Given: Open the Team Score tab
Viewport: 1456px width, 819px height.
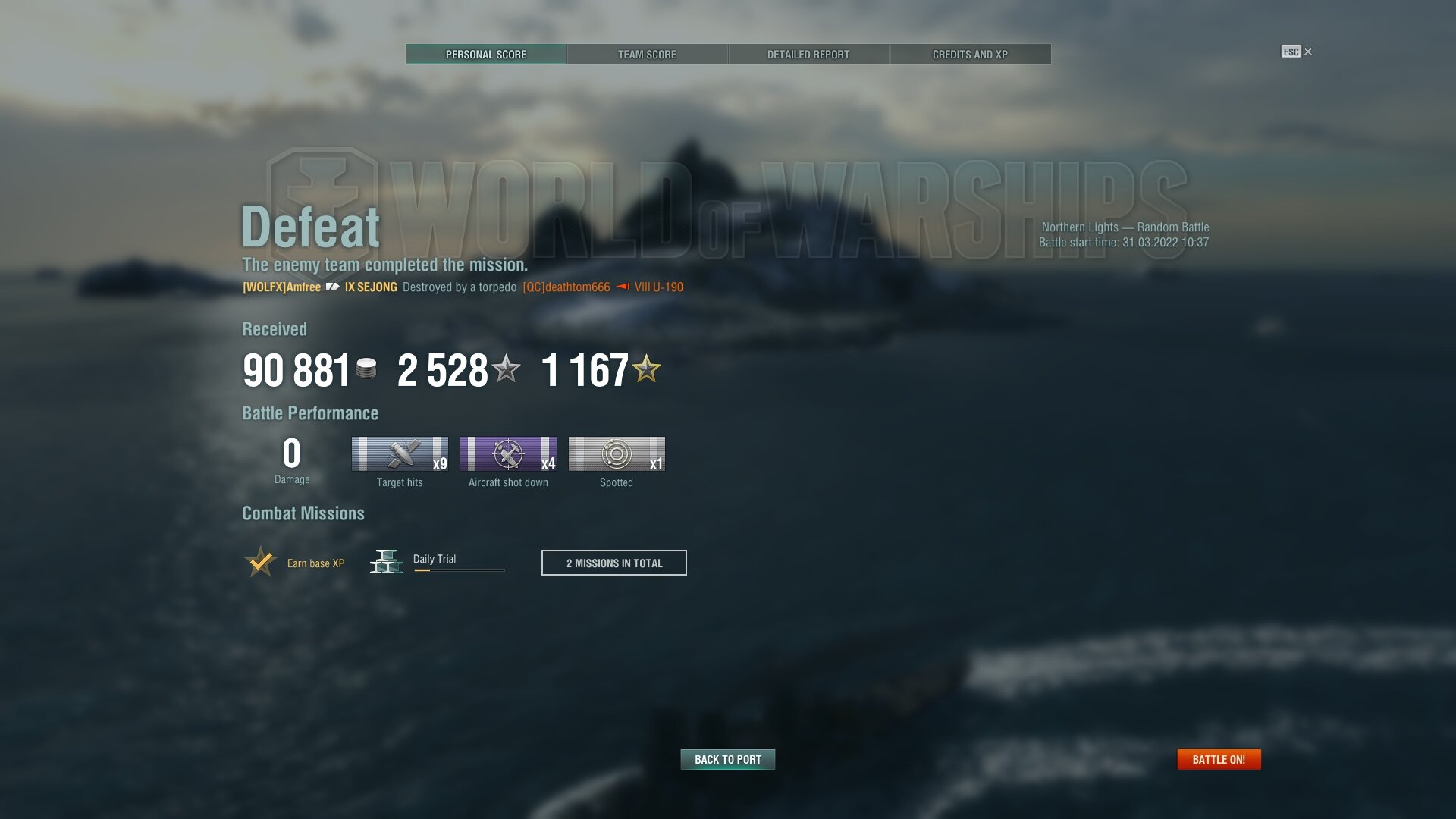Looking at the screenshot, I should click(x=647, y=55).
